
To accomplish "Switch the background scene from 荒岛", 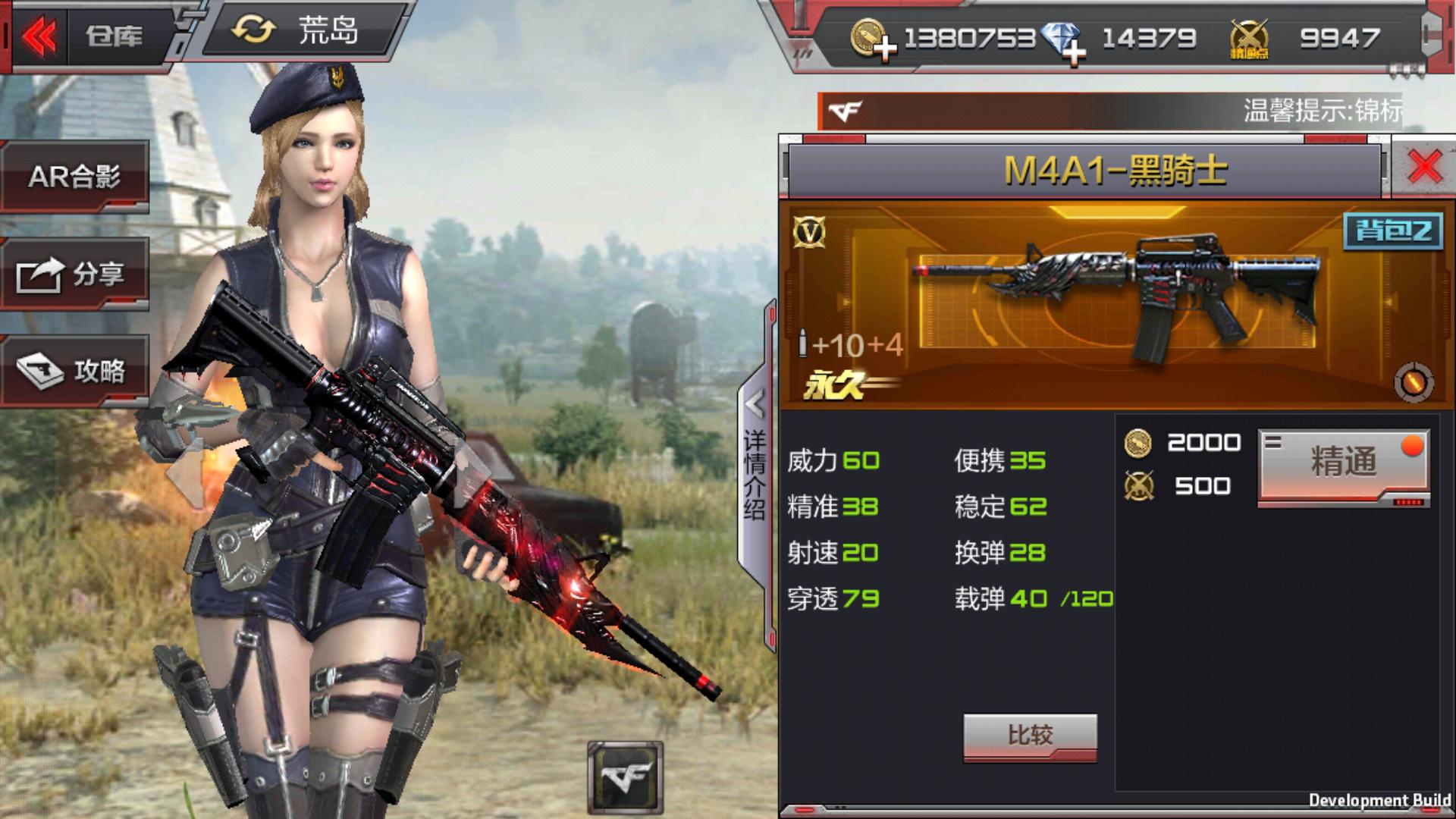I will pos(297,32).
